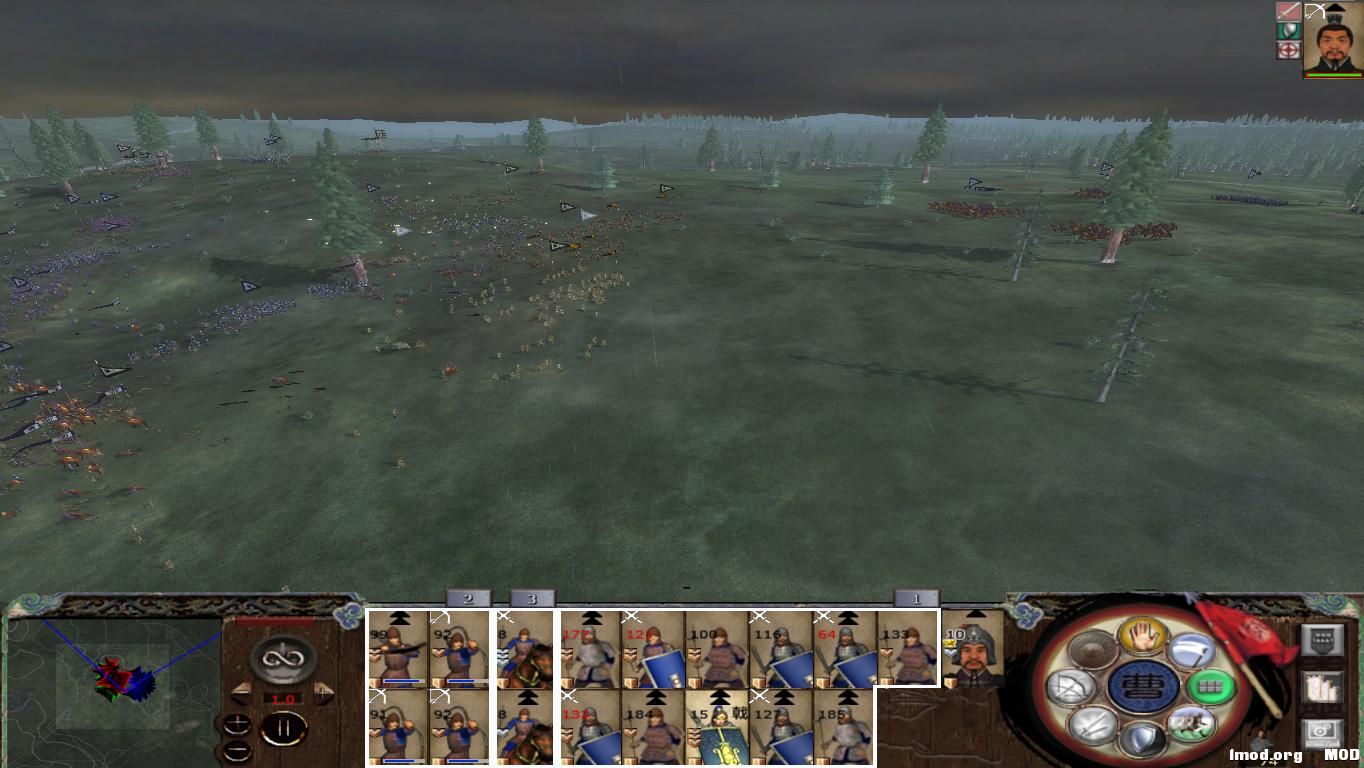Toggle the shield guard stance near the portrait
This screenshot has height=768, width=1364.
coord(1288,30)
